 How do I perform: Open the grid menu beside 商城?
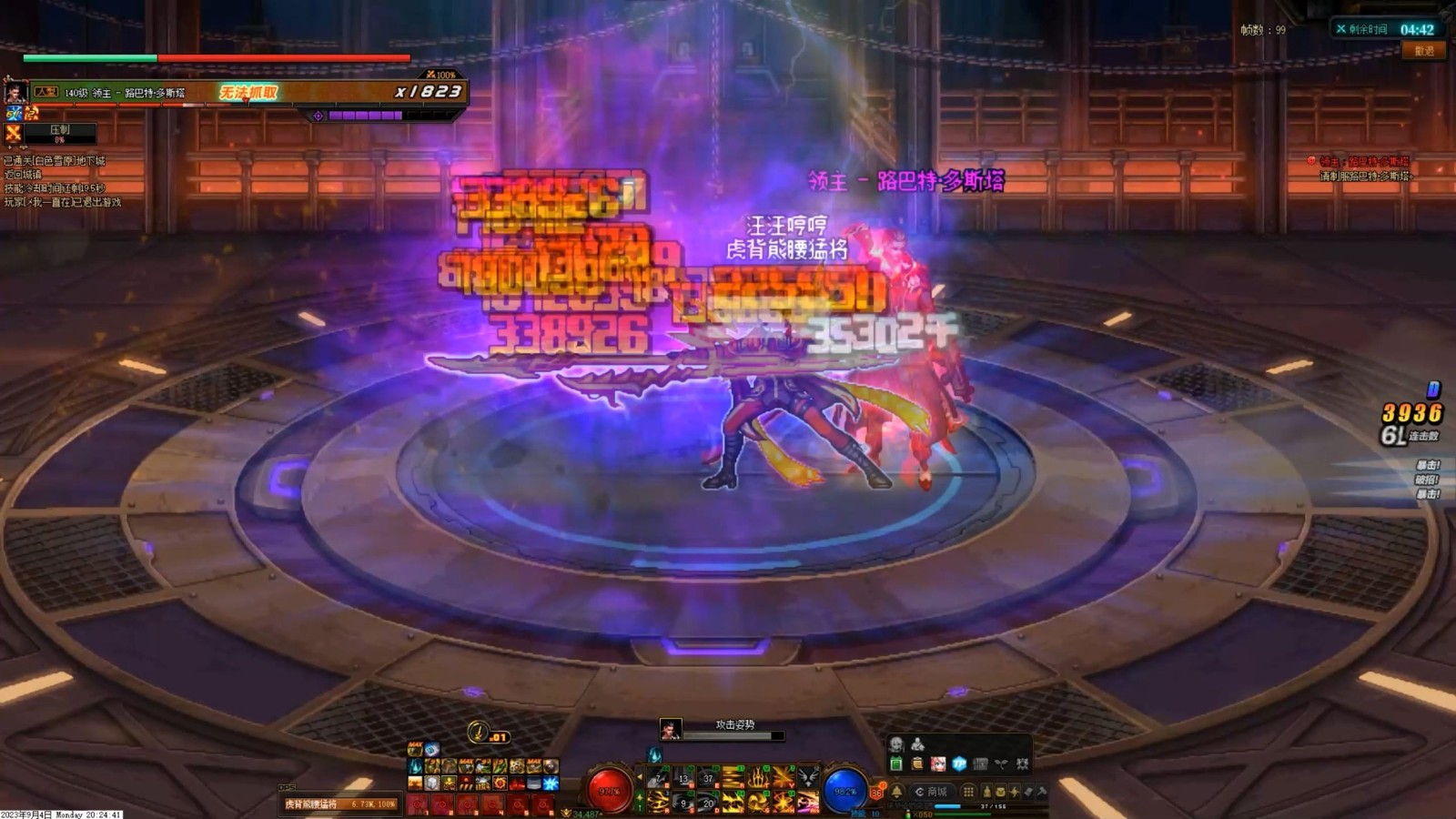click(968, 792)
